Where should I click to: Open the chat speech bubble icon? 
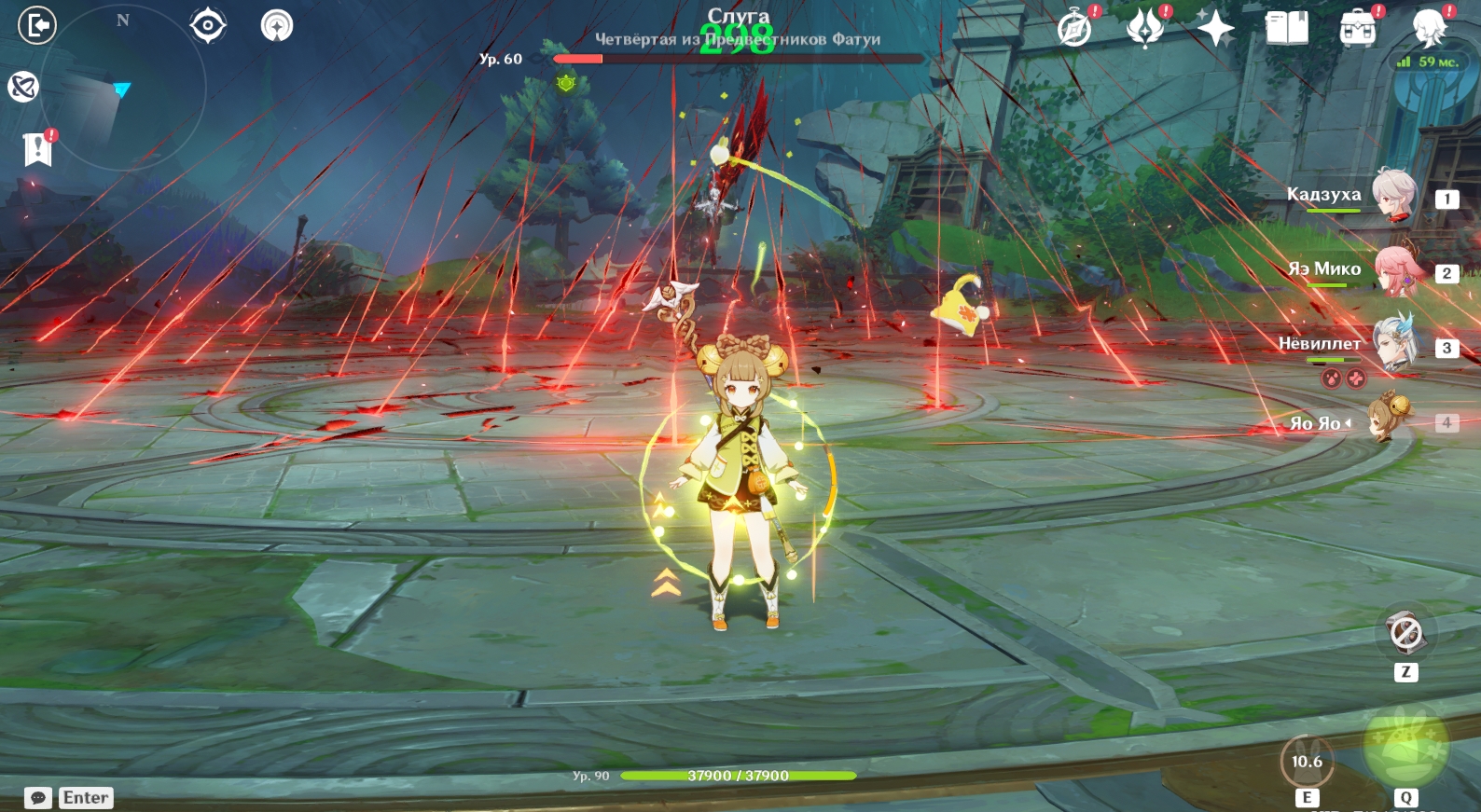tap(38, 798)
